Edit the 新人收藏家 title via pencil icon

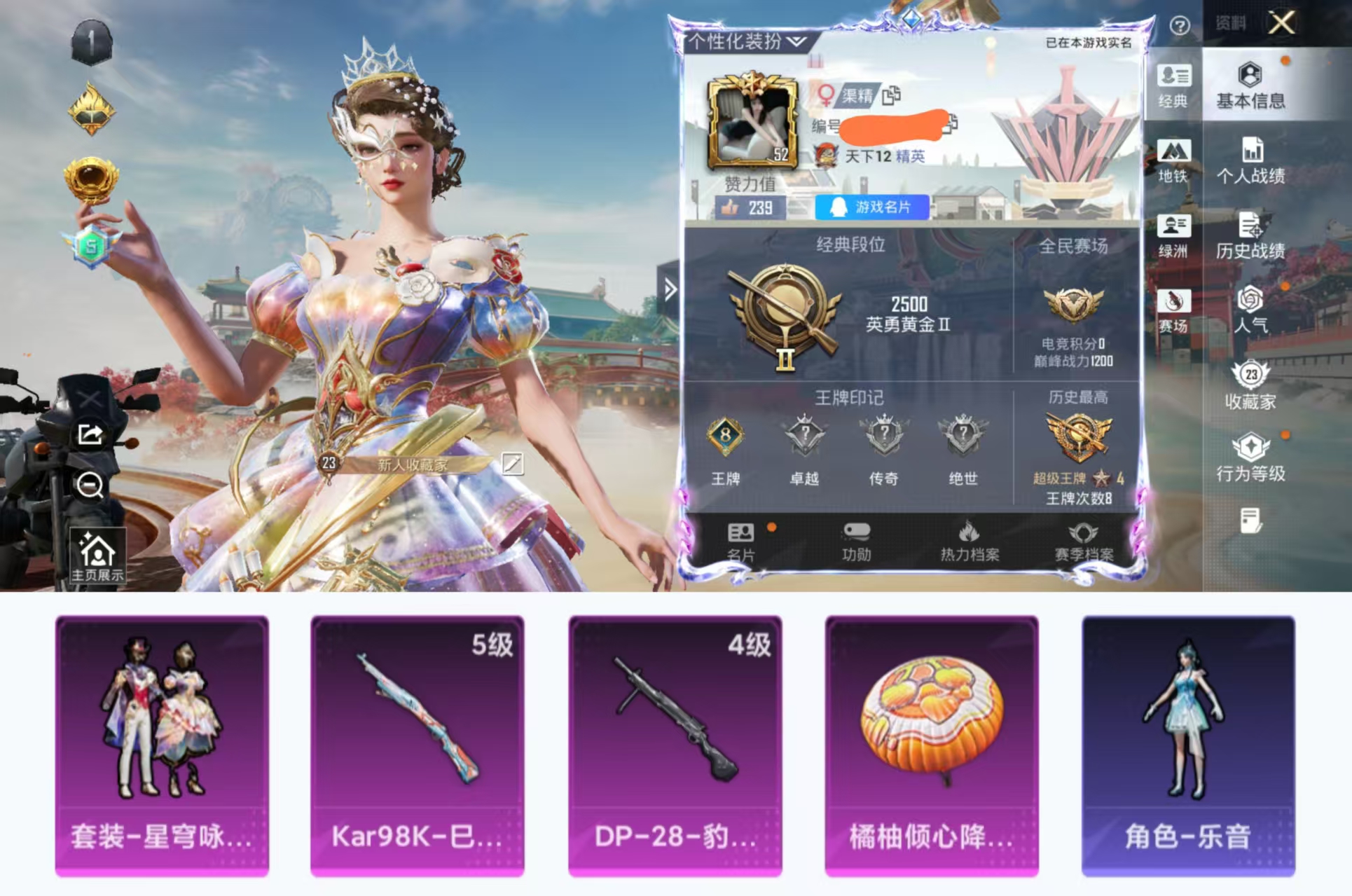tap(513, 463)
